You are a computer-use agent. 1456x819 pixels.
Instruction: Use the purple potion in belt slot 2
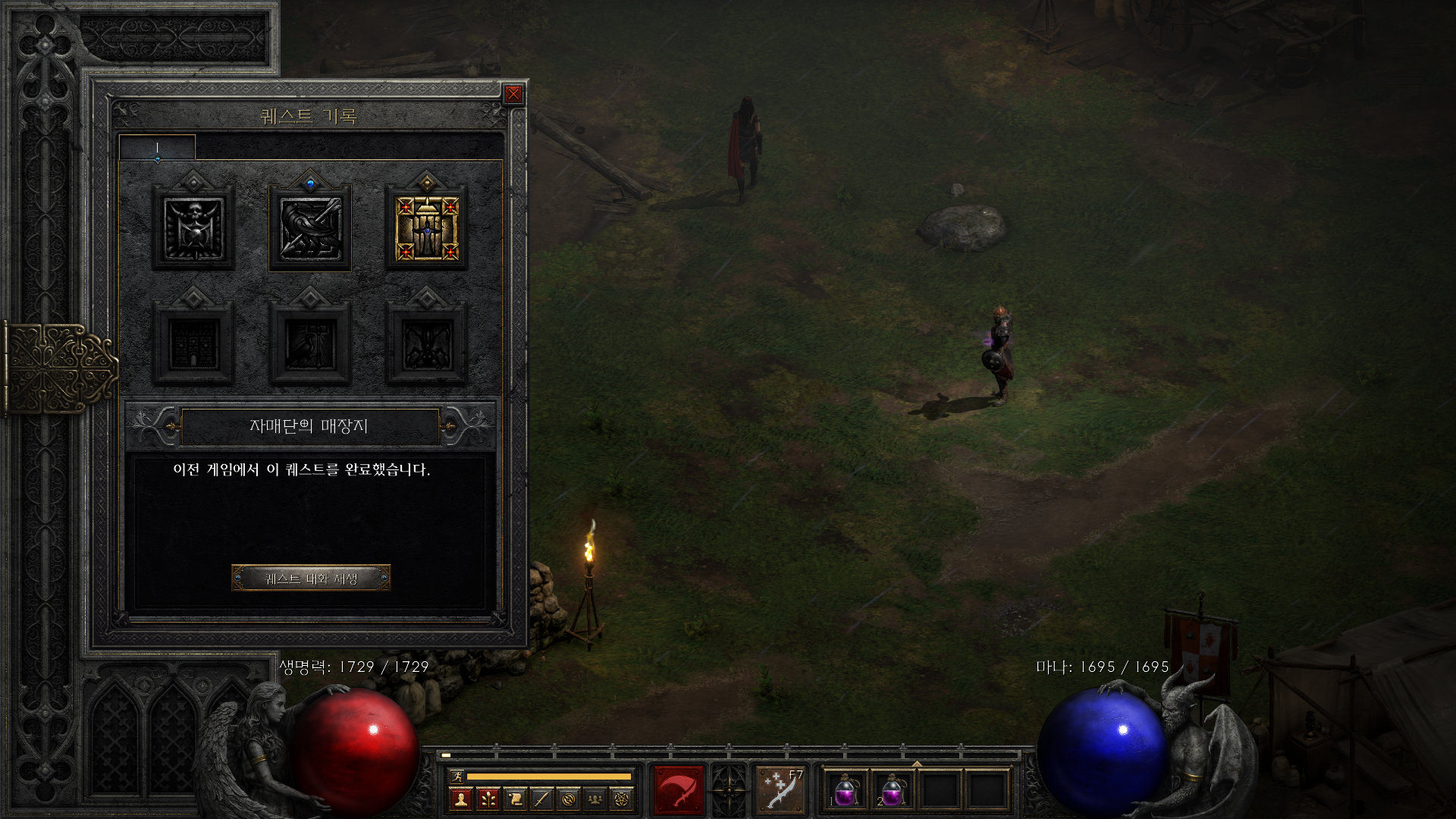[x=893, y=790]
